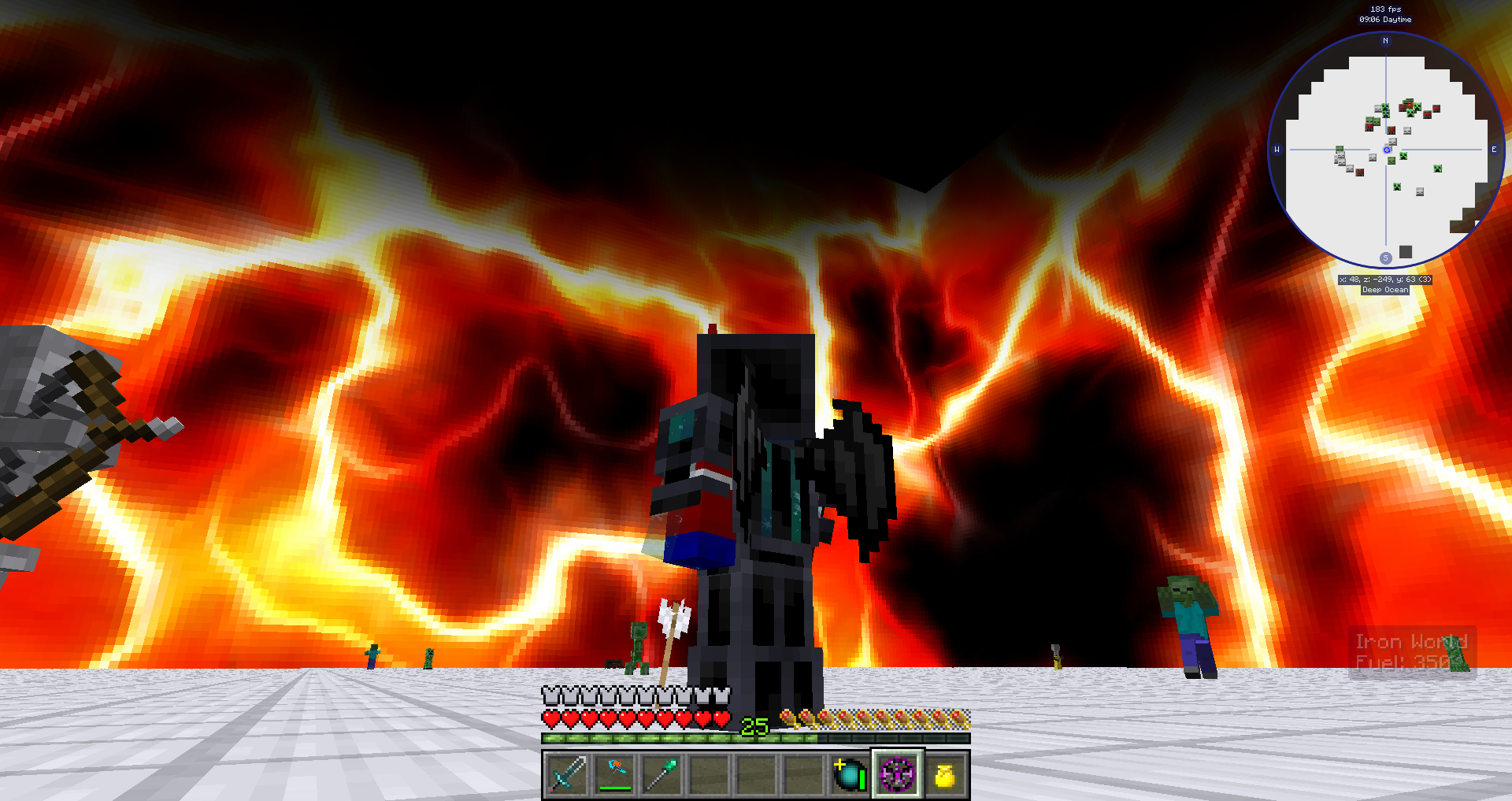Viewport: 1512px width, 801px height.
Task: Open the W direction marker on the minimap
Action: [1277, 149]
